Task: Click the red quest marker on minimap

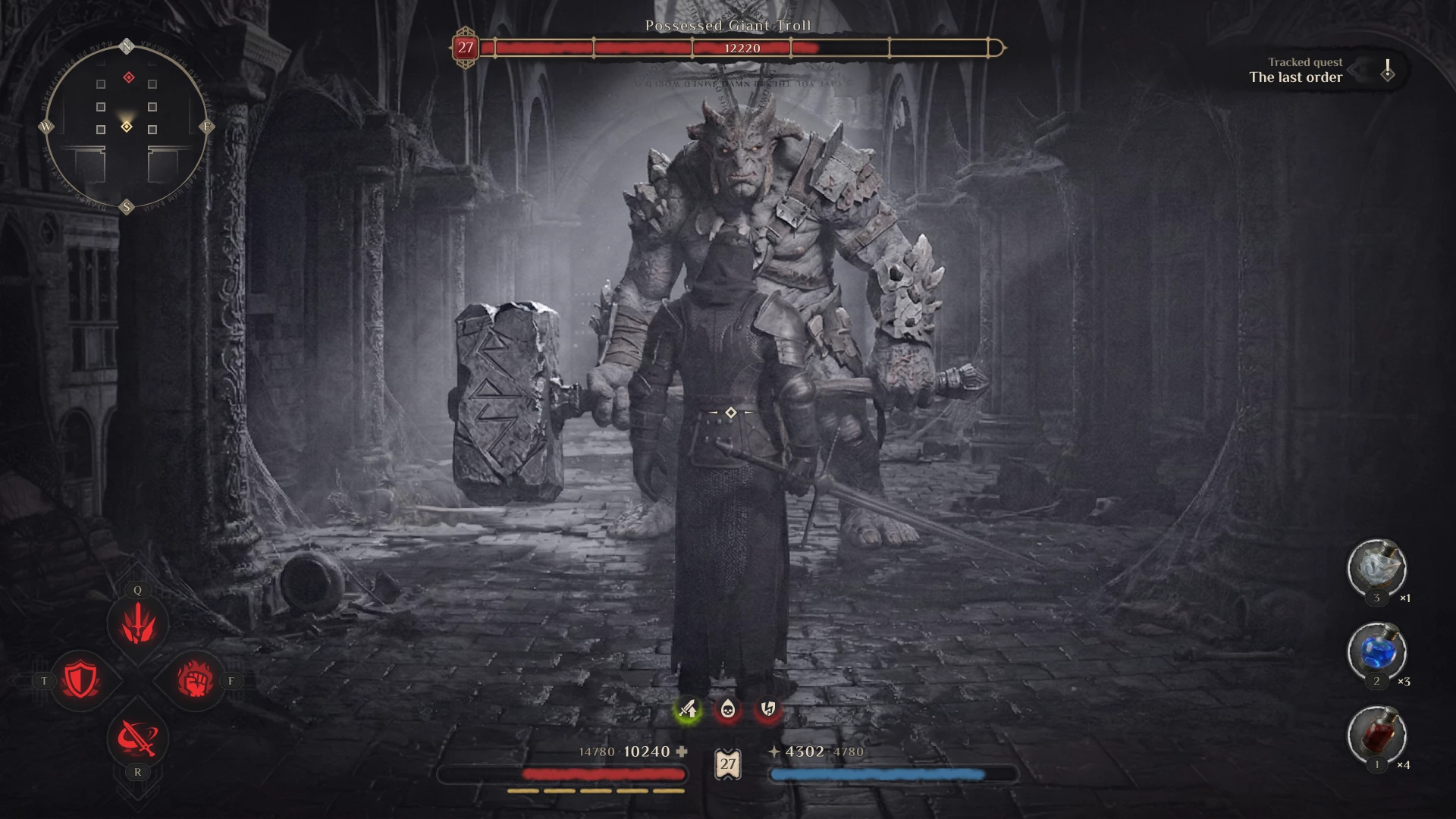Action: (x=129, y=77)
